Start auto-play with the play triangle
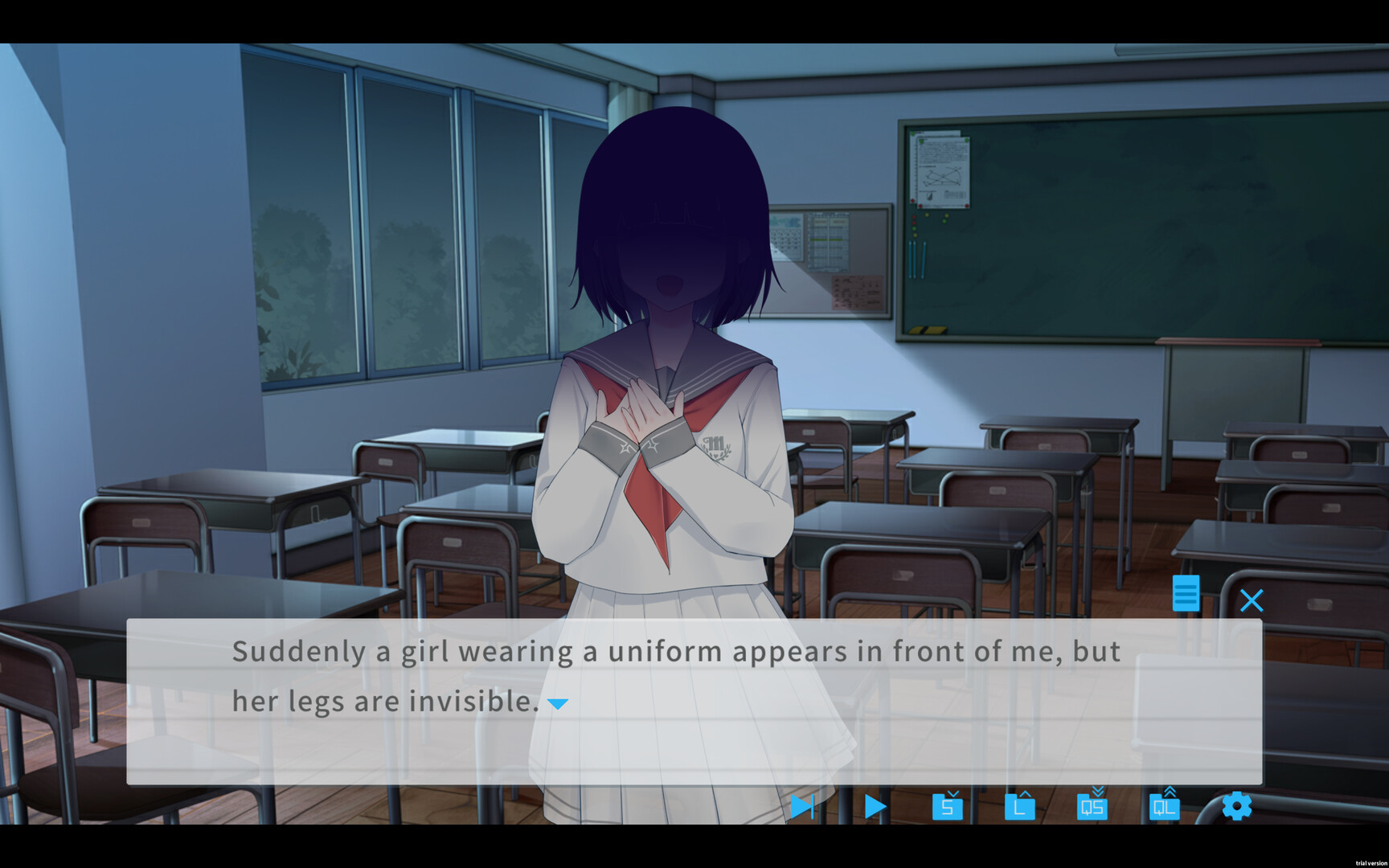Image resolution: width=1389 pixels, height=868 pixels. point(873,807)
